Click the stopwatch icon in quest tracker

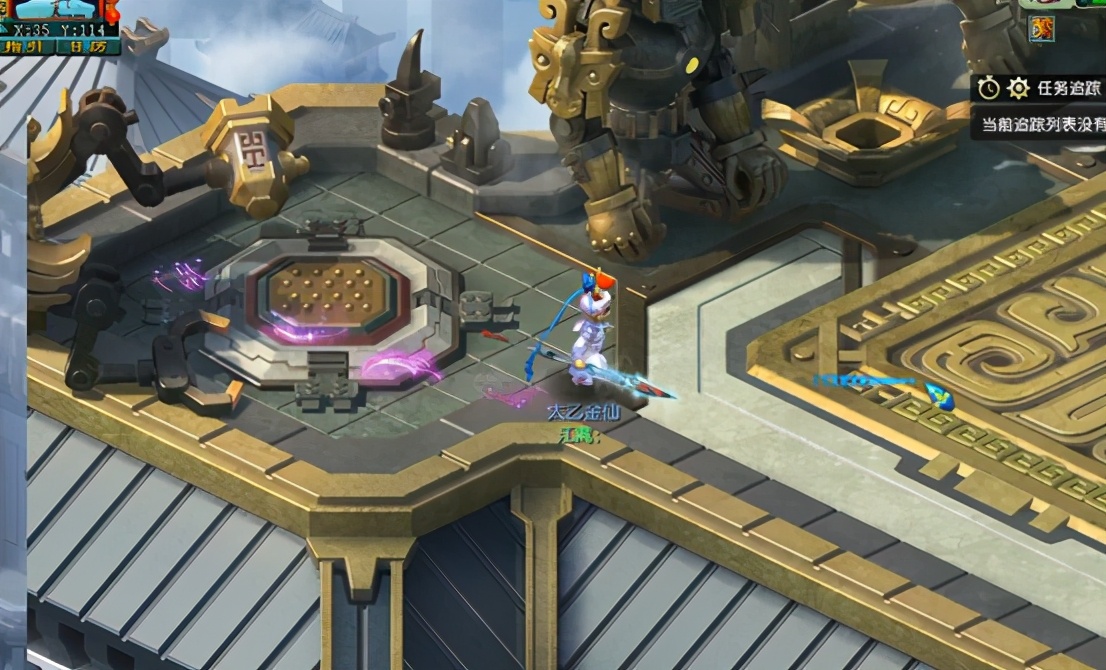coord(988,88)
